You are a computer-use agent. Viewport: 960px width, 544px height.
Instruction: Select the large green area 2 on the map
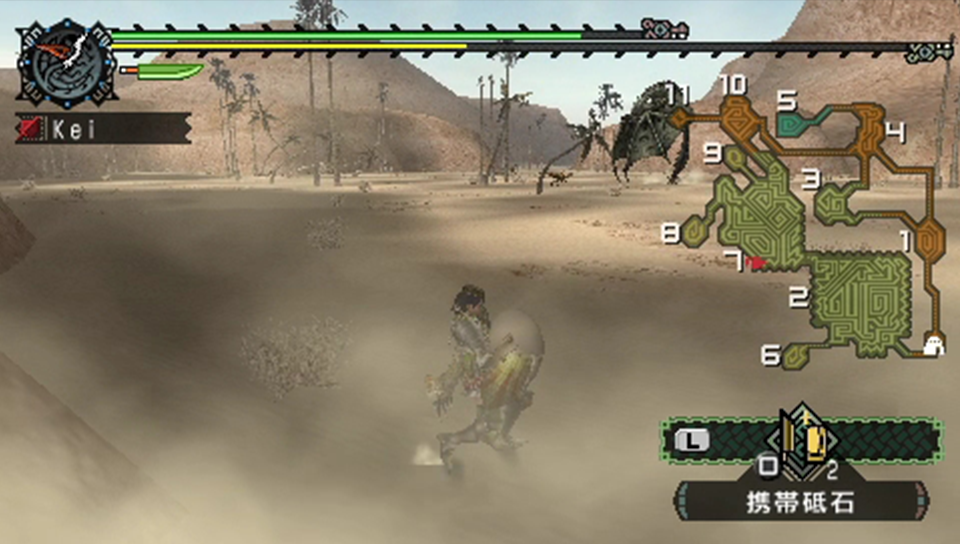click(861, 293)
